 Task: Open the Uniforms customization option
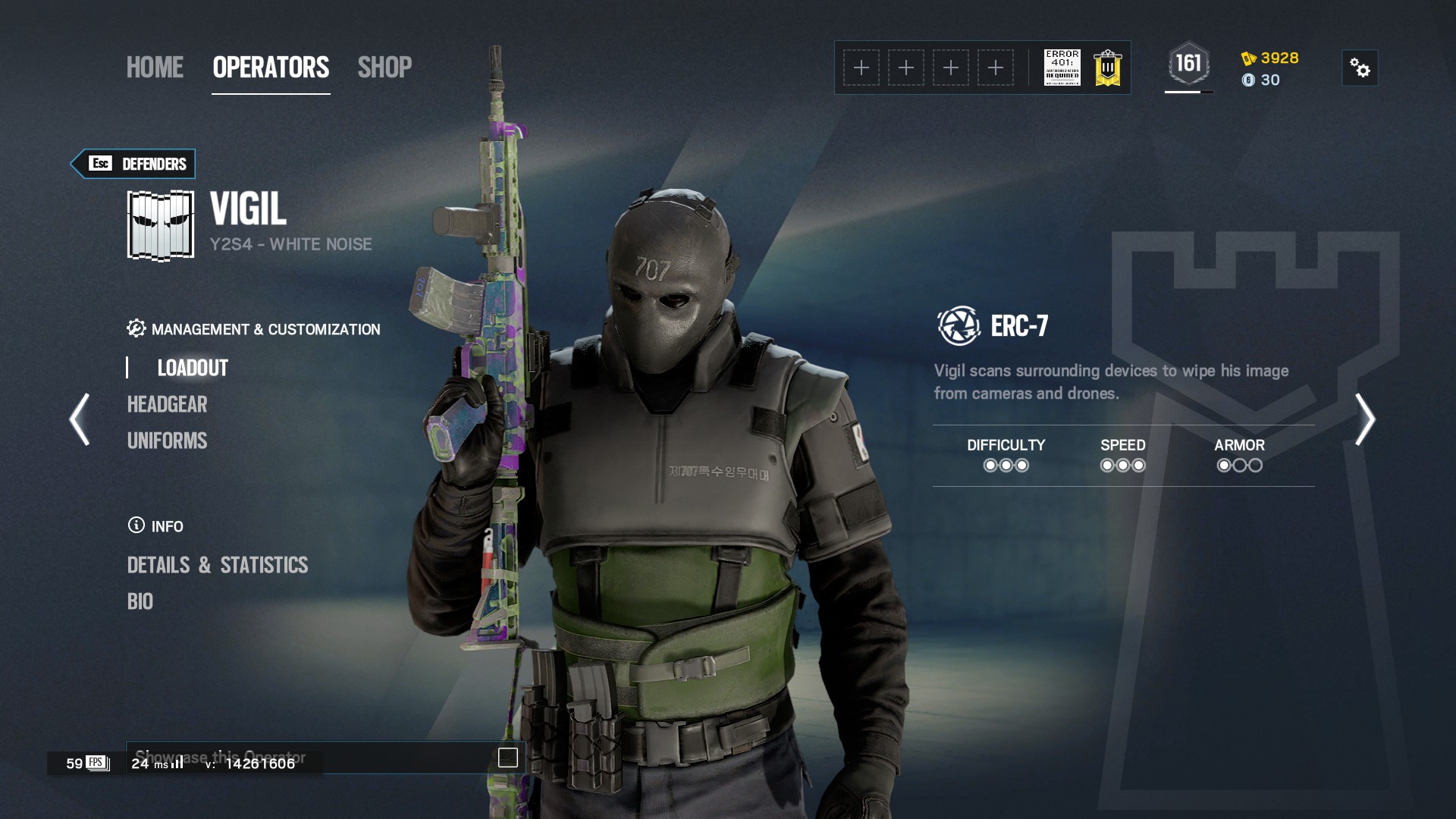167,441
